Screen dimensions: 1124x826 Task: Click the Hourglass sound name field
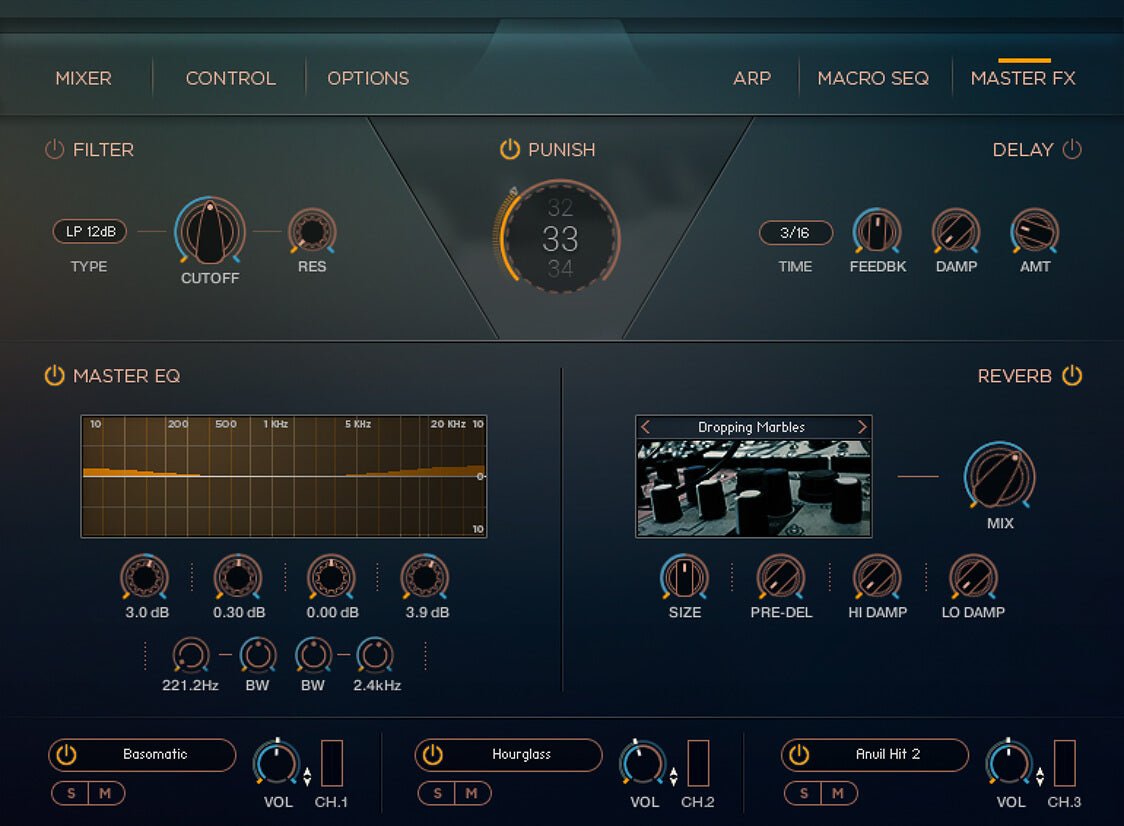[521, 755]
